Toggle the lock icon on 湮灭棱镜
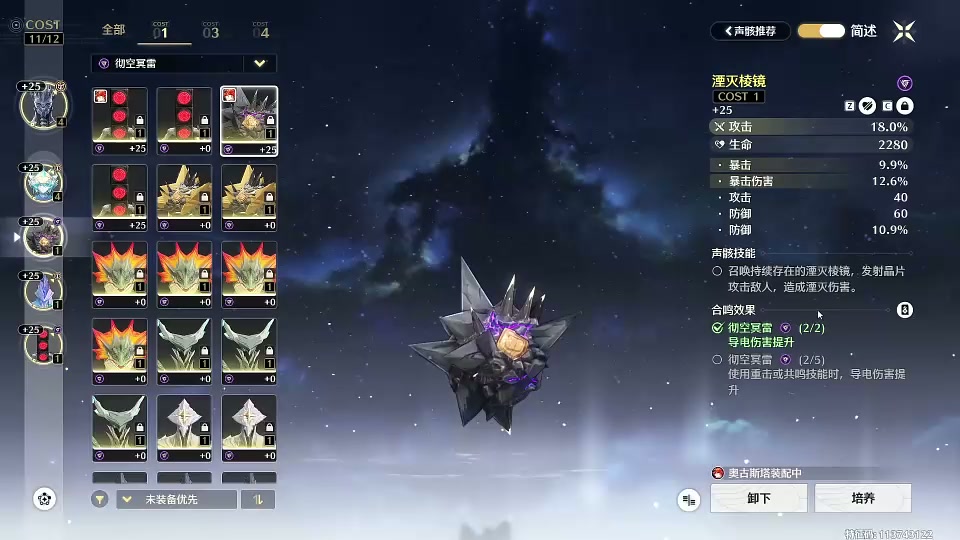 904,106
